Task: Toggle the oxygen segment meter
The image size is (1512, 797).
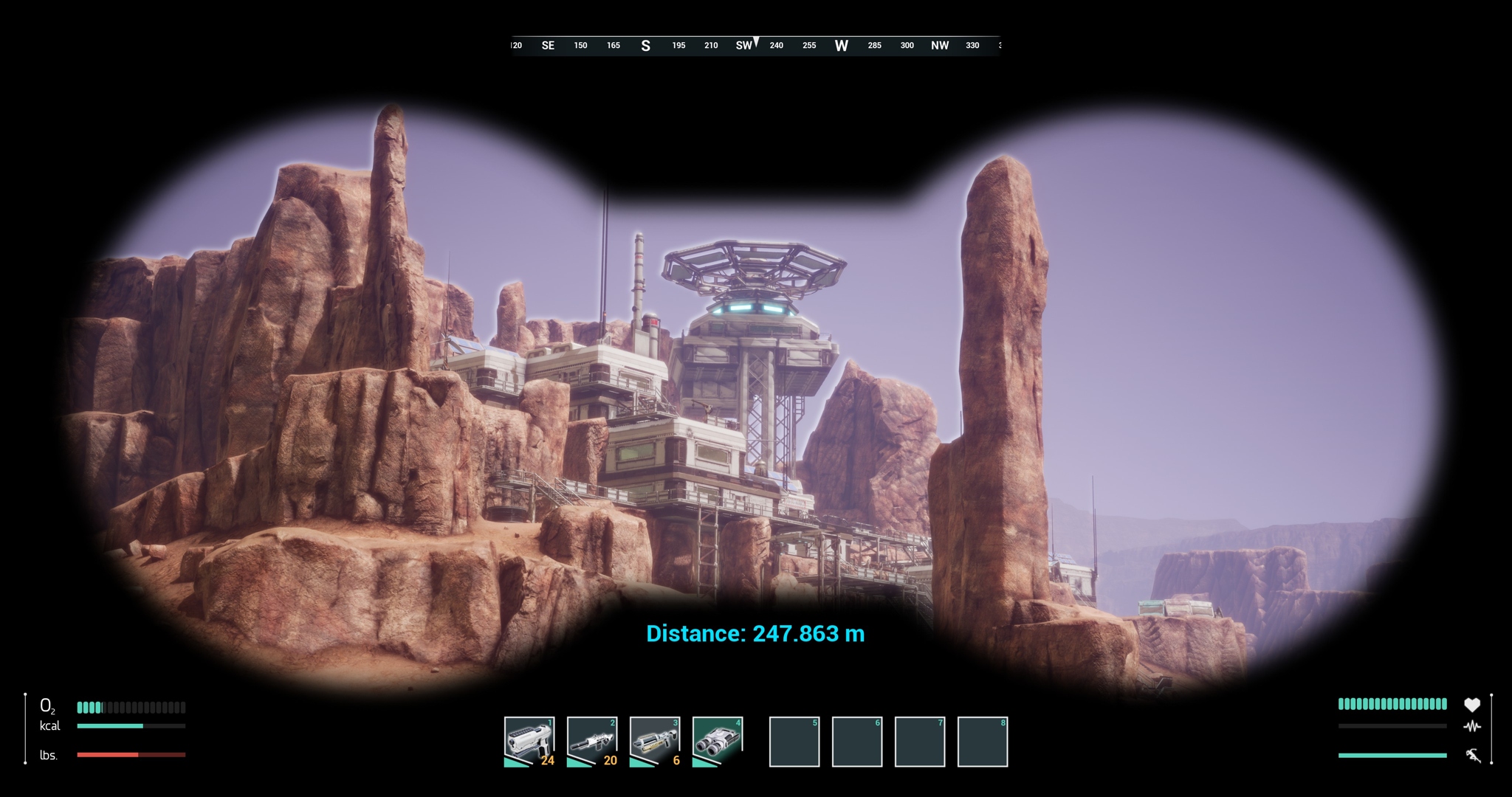Action: click(x=131, y=707)
